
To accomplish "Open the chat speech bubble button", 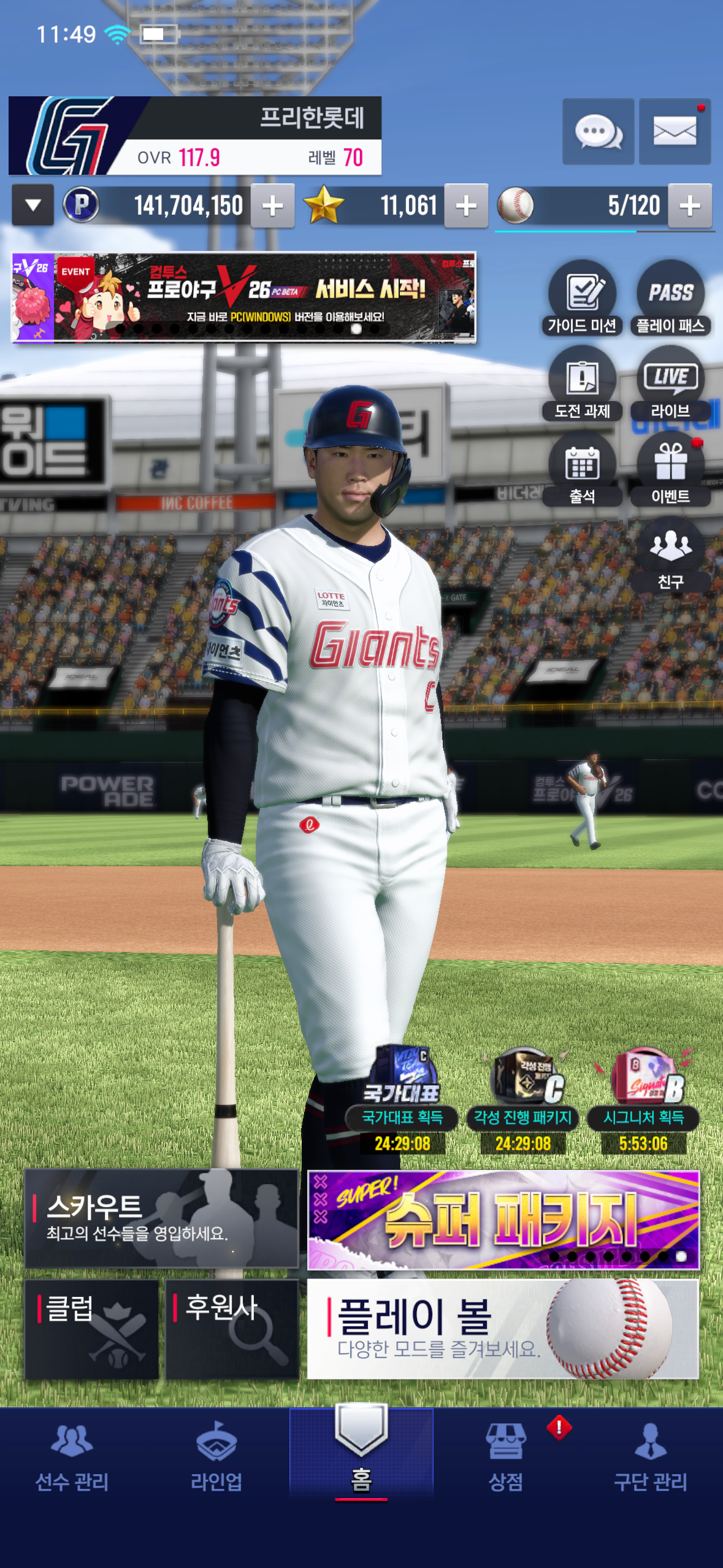I will coord(598,131).
